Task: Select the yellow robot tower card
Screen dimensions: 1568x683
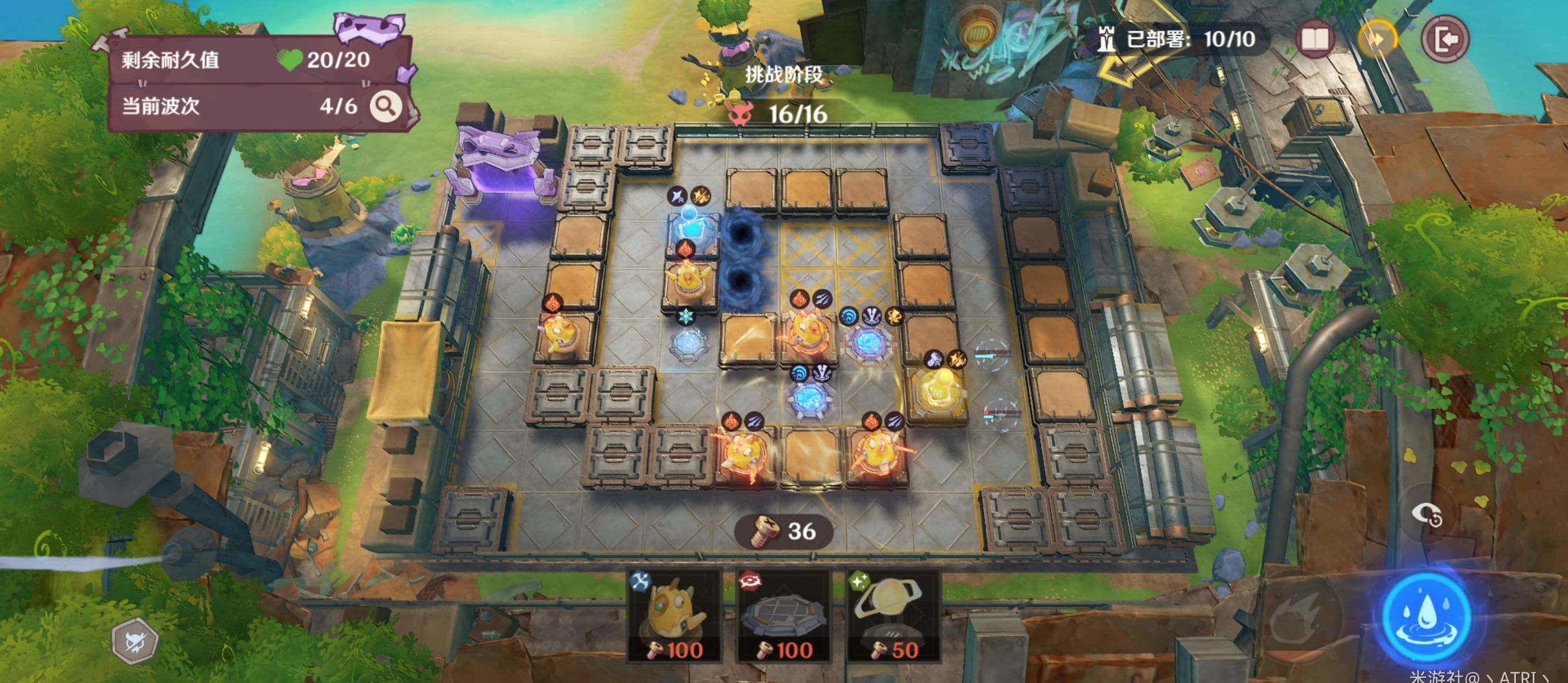Action: 674,616
